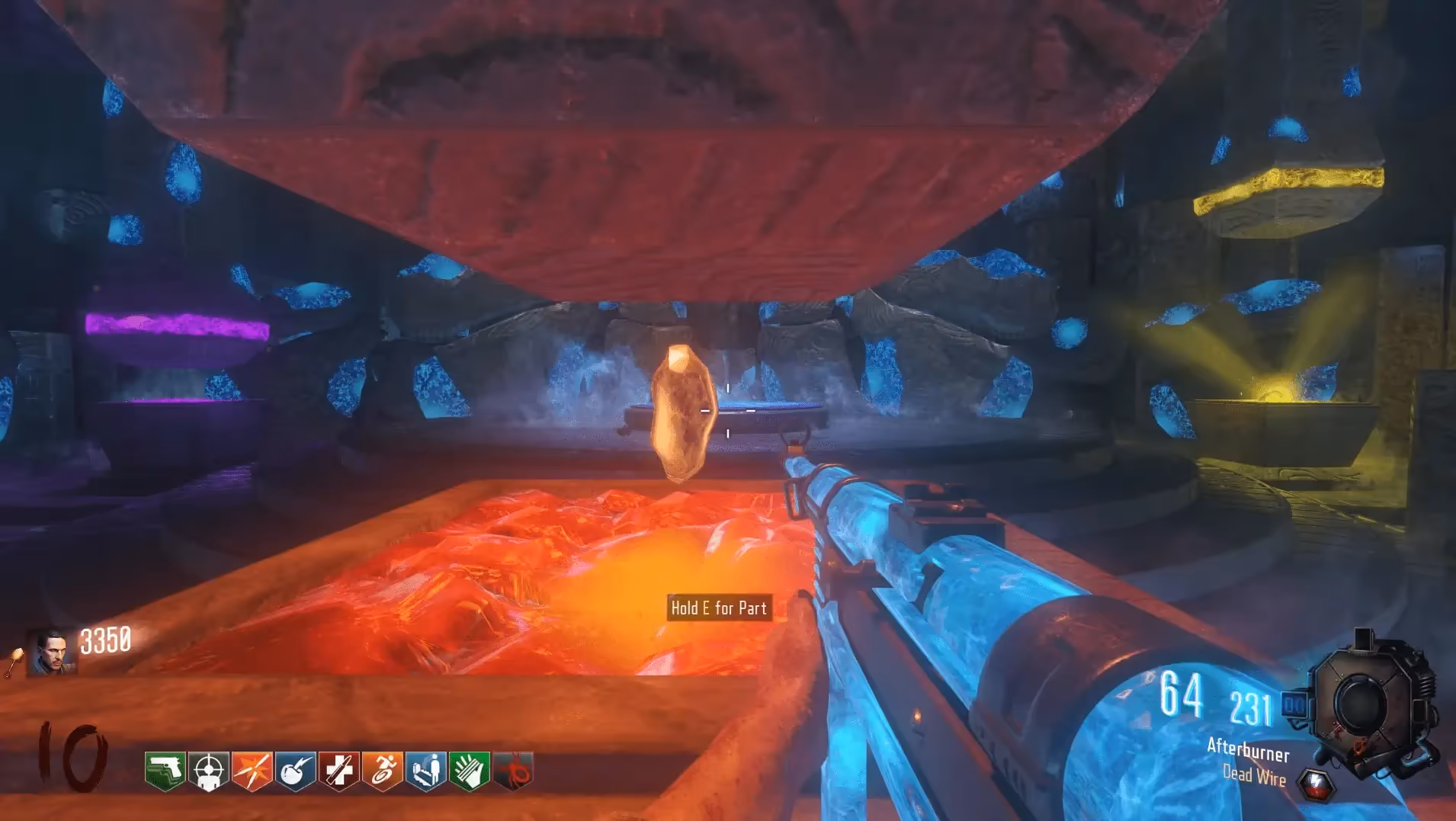Select the dark red Widow's Wine perk
Viewport: 1456px width, 821px height.
pos(513,771)
